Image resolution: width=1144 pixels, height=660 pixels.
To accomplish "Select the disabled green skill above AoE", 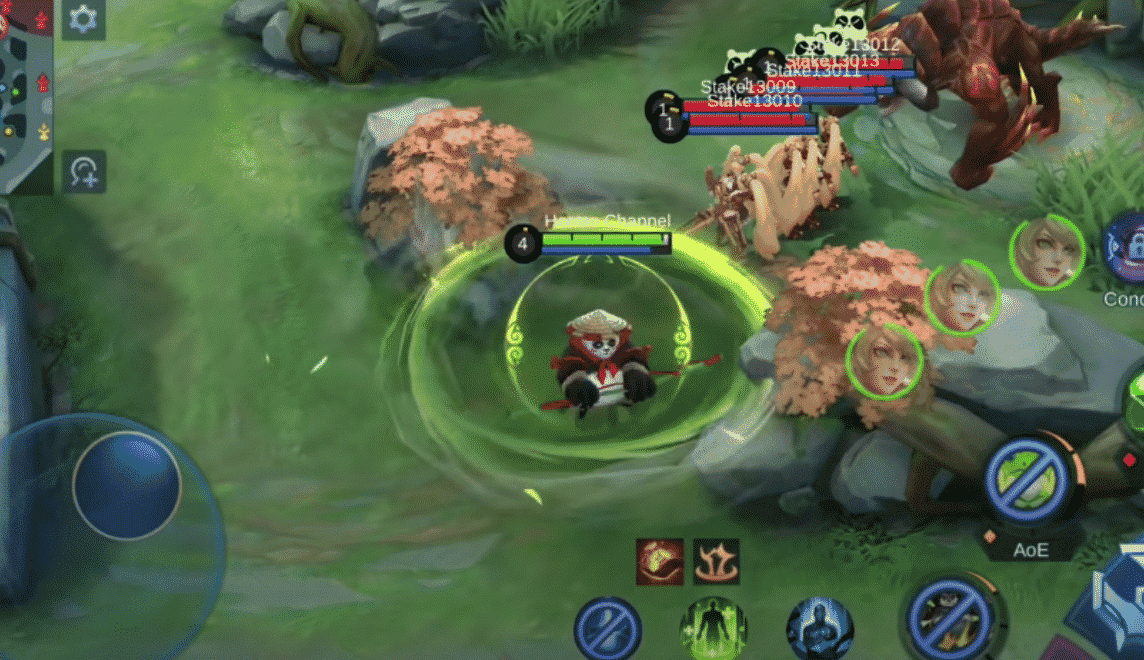I will pos(1030,481).
